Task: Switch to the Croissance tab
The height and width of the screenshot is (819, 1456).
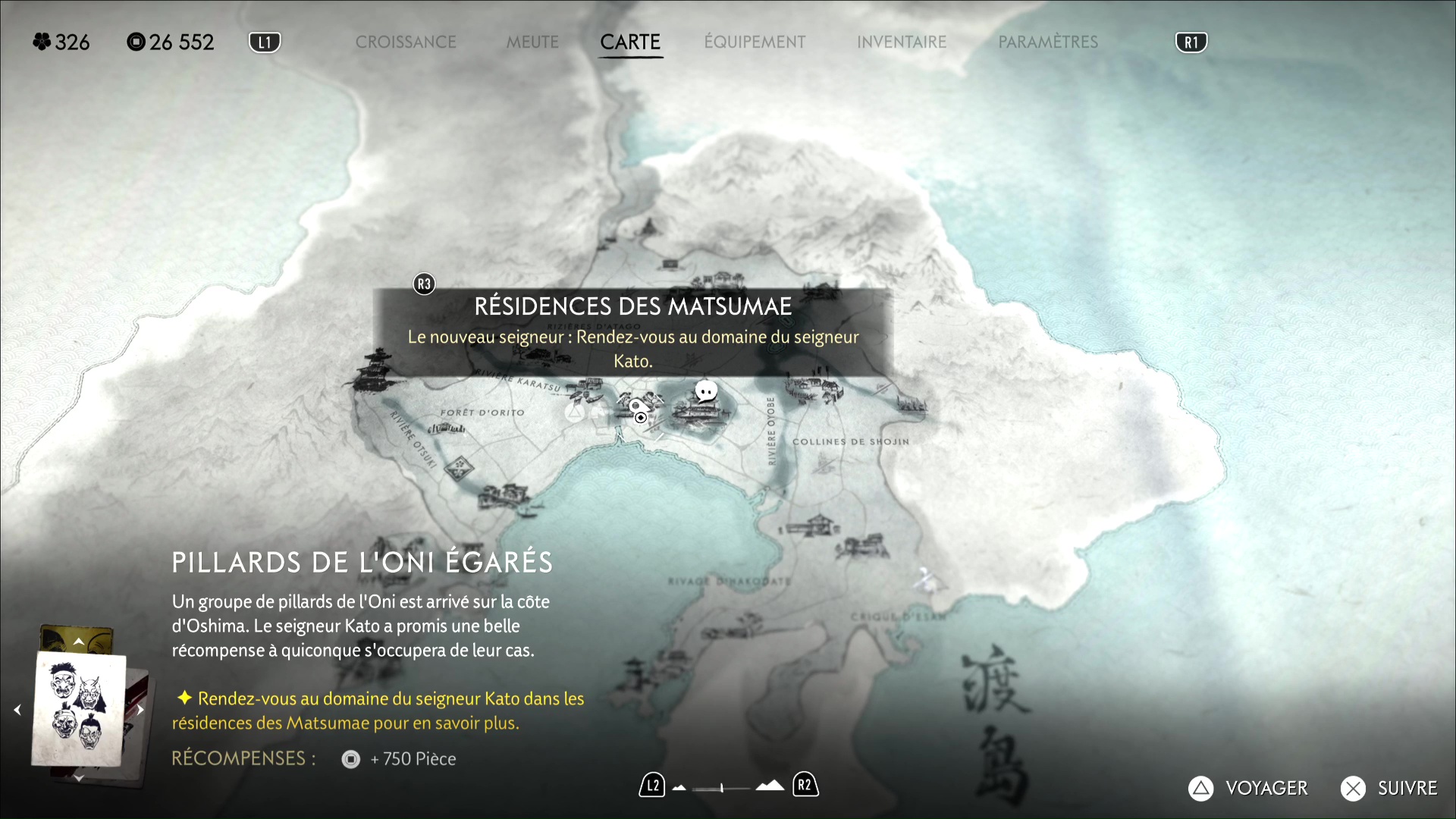Action: [x=406, y=42]
